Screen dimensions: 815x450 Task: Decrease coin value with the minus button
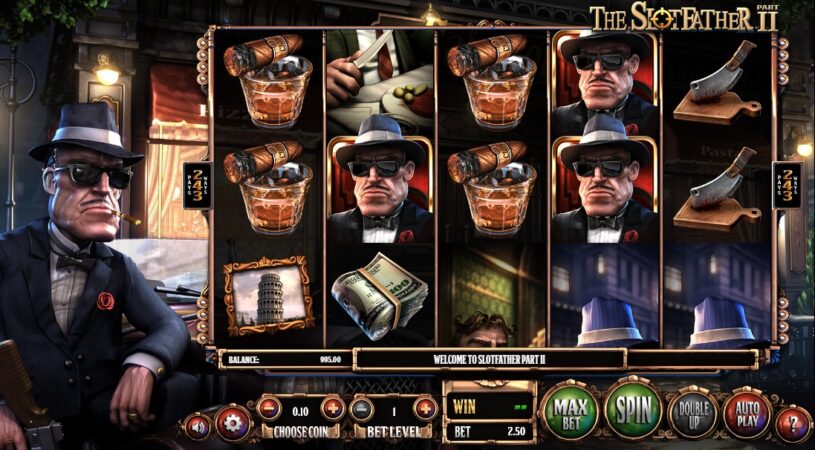click(269, 408)
